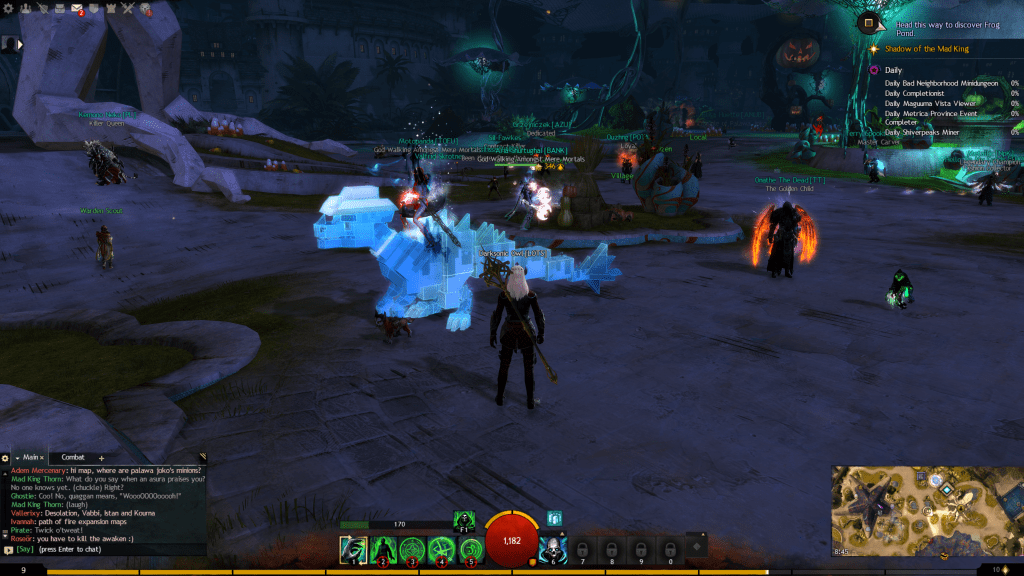This screenshot has height=576, width=1024.
Task: Open the PvP crossed swords icon
Action: point(128,9)
